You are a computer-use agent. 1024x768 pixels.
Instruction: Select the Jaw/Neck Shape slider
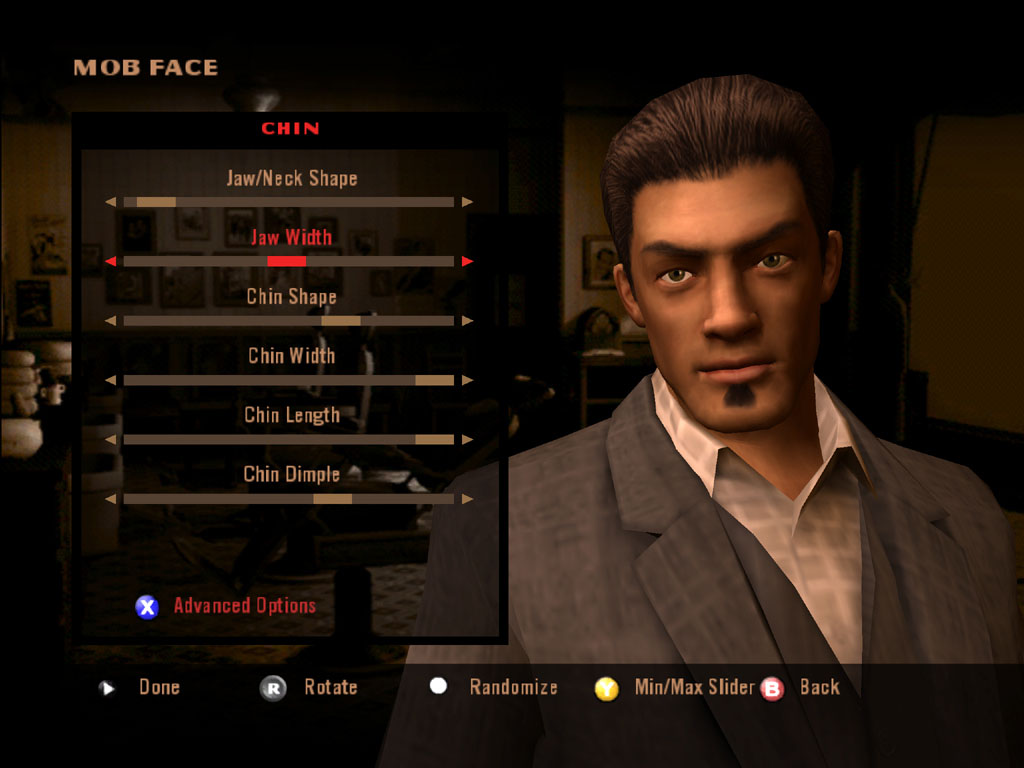[289, 202]
